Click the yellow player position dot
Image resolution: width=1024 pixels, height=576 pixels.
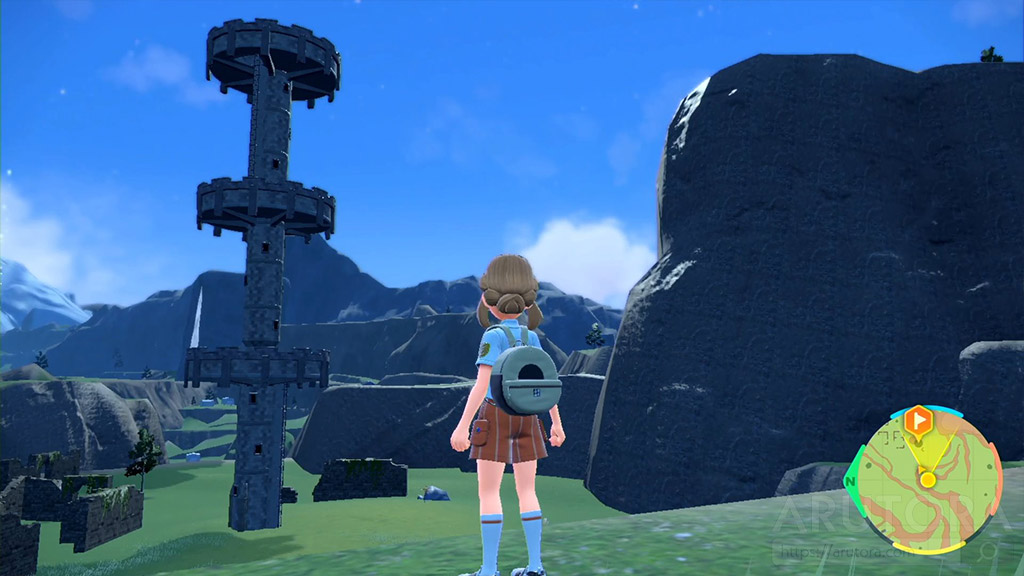928,480
